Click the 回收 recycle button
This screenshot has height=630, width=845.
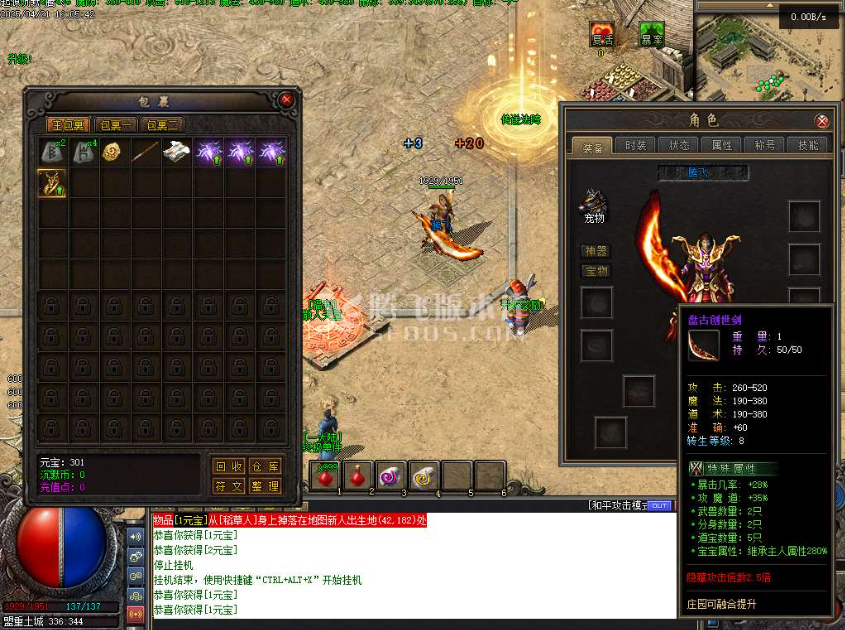click(229, 466)
